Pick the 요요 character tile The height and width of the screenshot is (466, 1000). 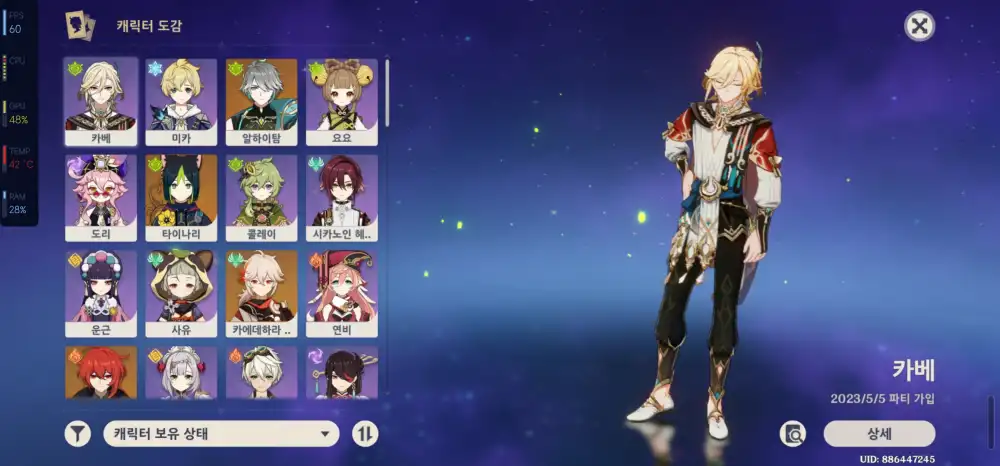[341, 101]
